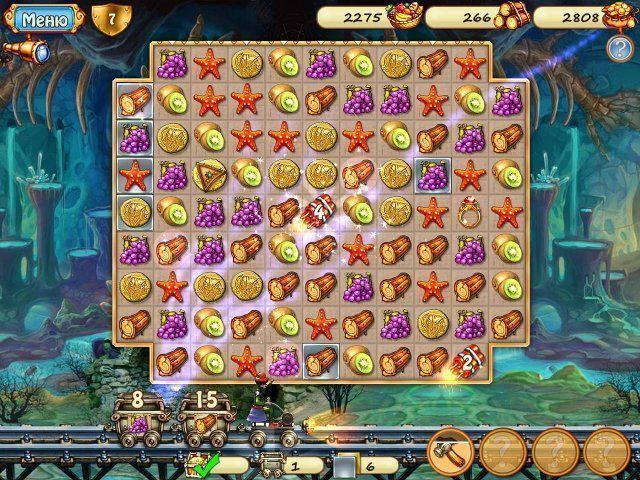Viewport: 640px width, 480px height.
Task: Open the question mark help button
Action: click(619, 47)
